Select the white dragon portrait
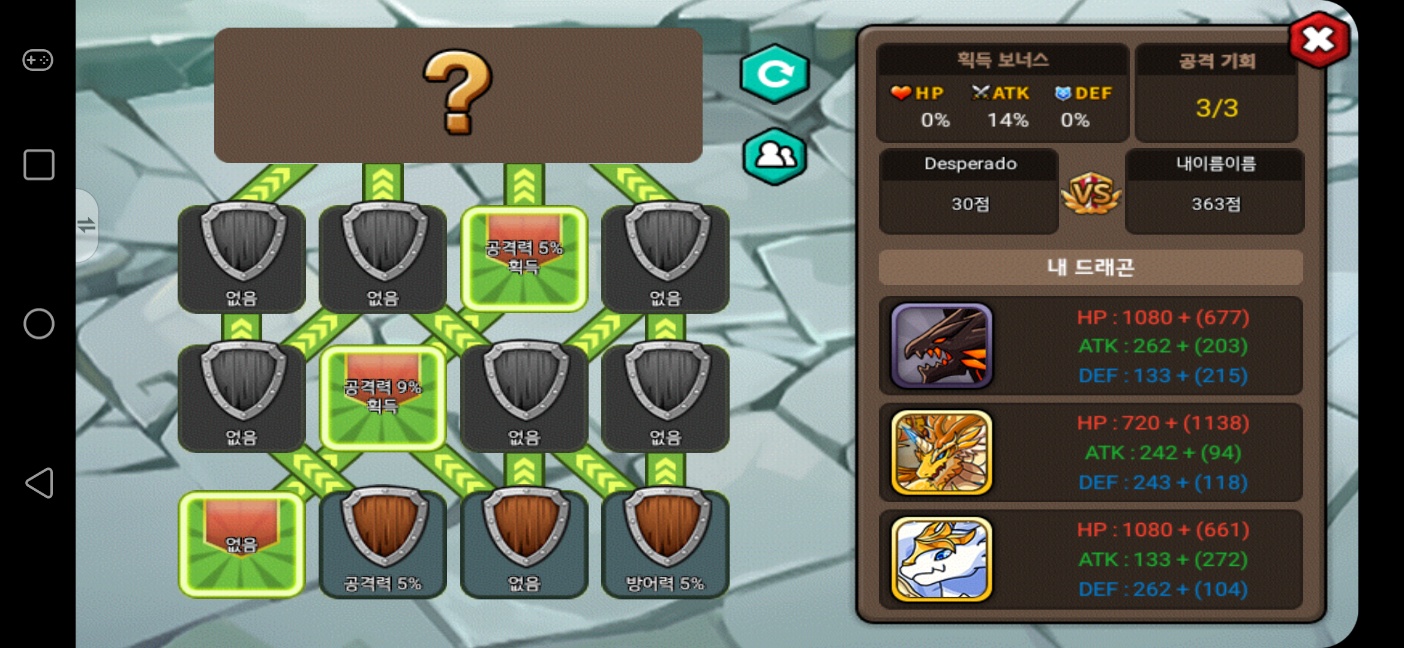This screenshot has height=648, width=1404. 941,559
